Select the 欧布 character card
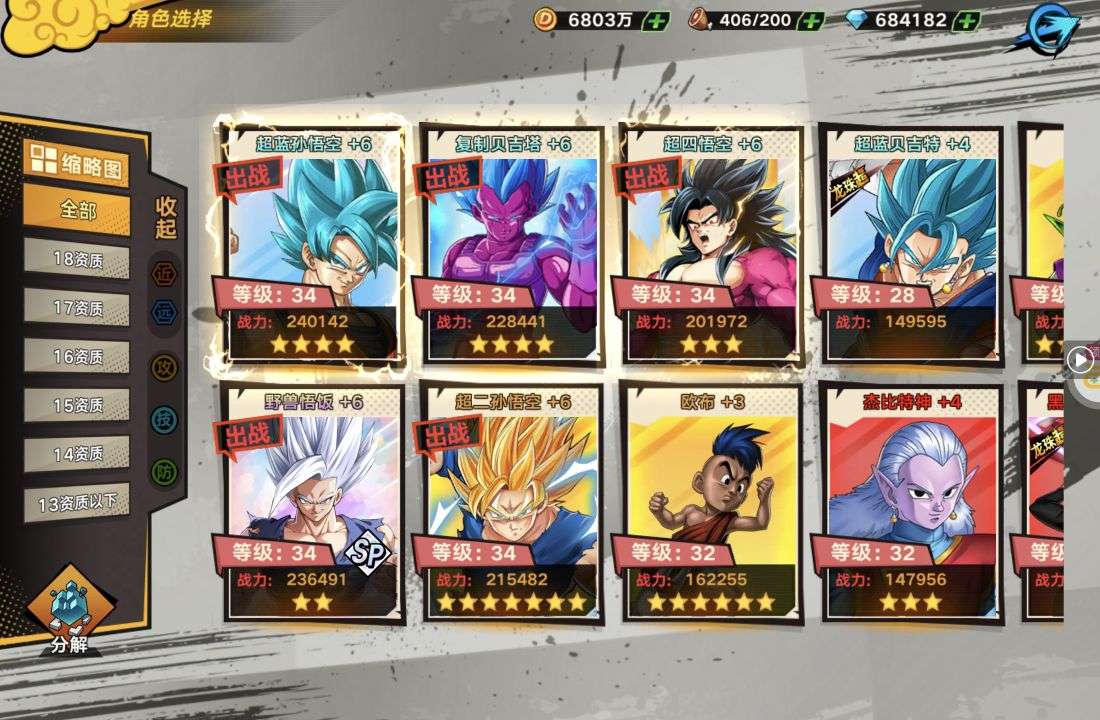Viewport: 1100px width, 720px height. tap(711, 500)
